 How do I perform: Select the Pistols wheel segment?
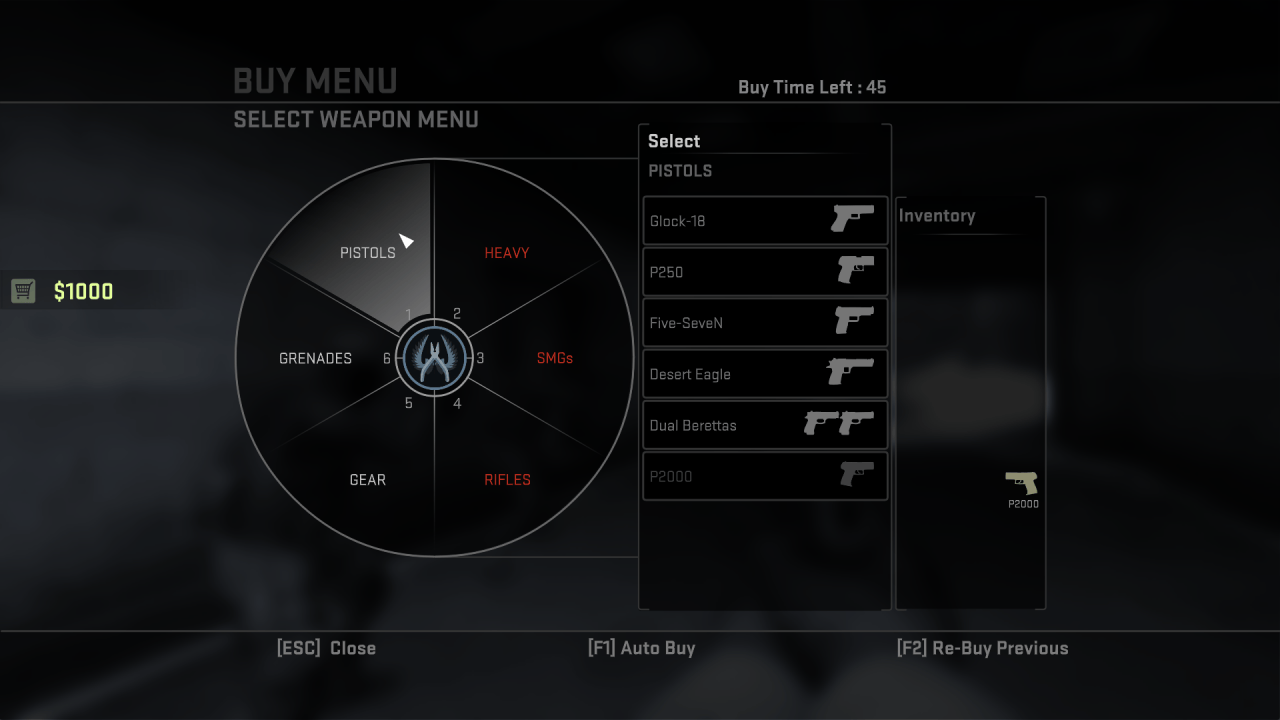[x=368, y=252]
